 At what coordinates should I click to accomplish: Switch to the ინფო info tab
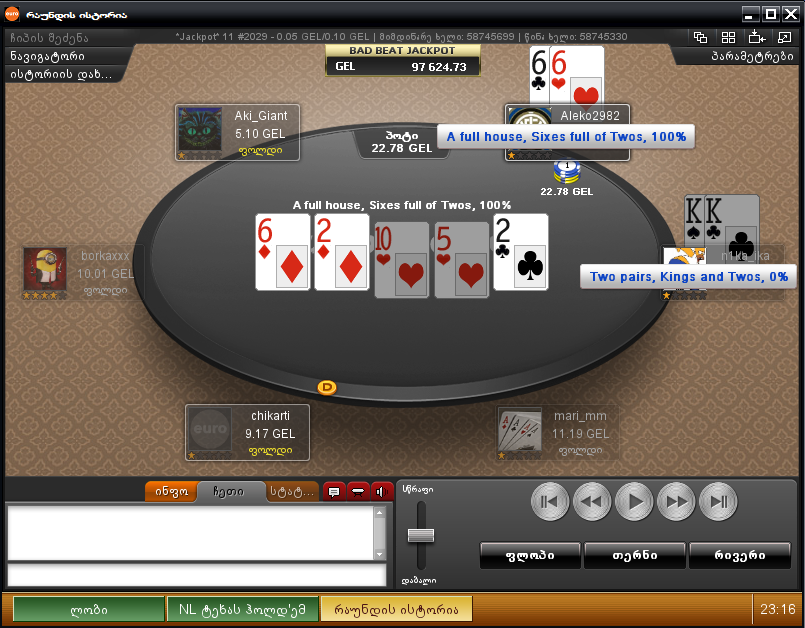click(170, 492)
